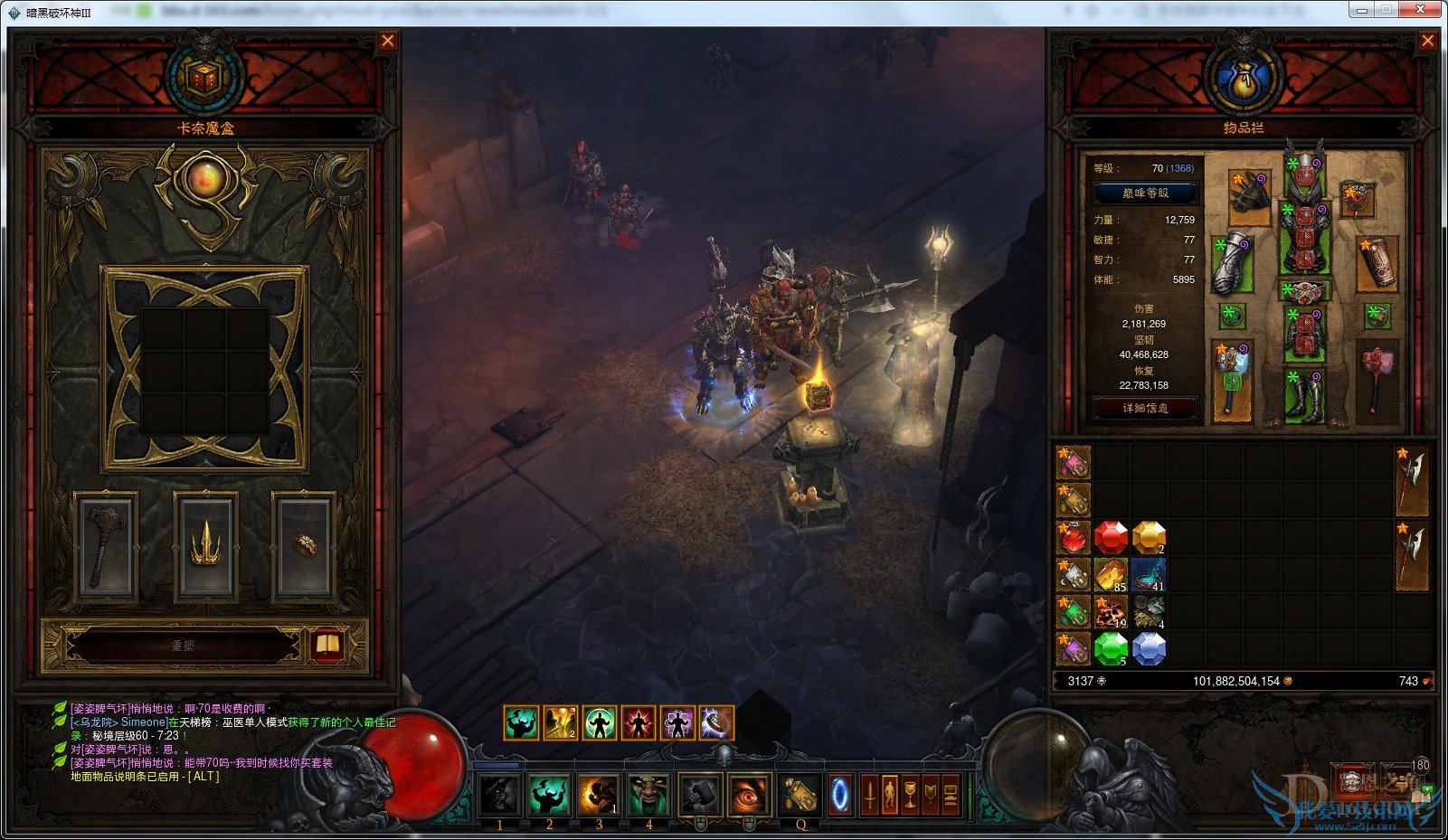
Task: Select the equipped silver gauntlet slot
Action: tap(1231, 262)
